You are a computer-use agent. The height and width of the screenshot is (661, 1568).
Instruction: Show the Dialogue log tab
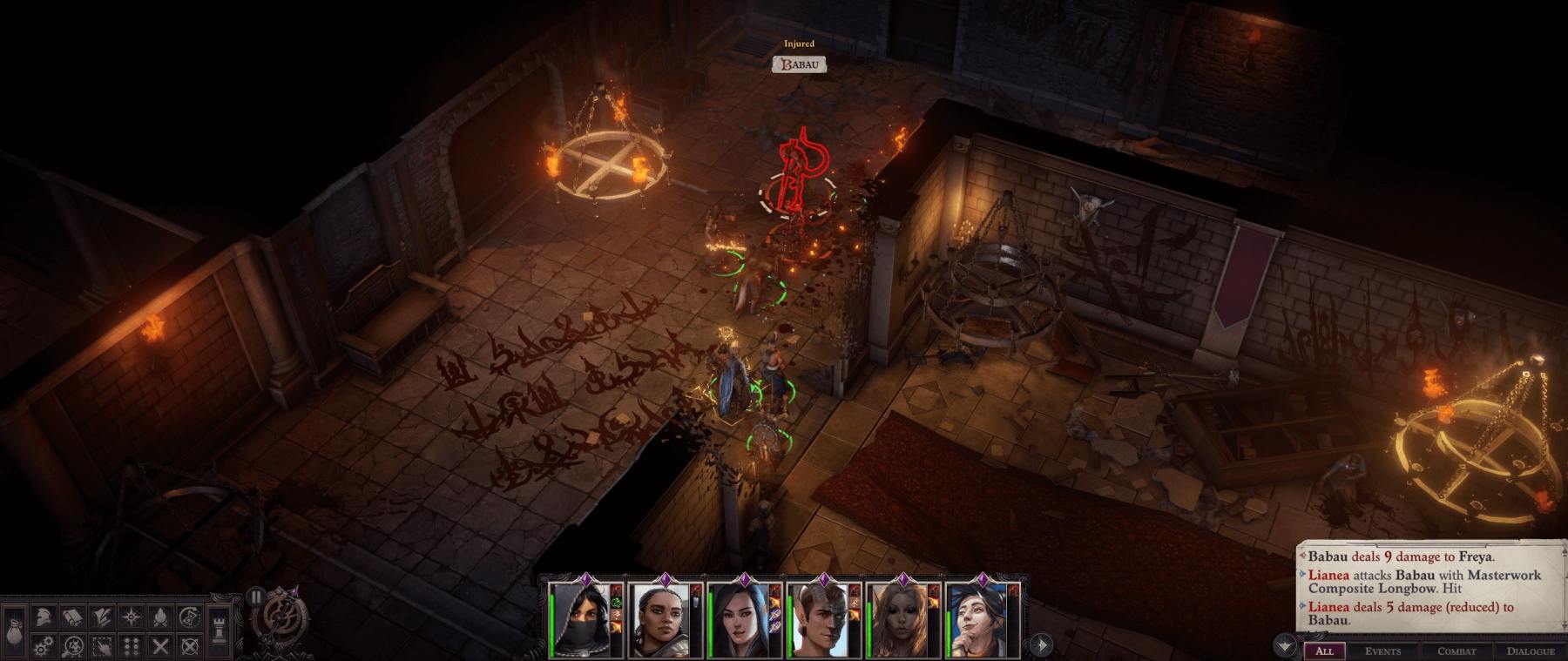coord(1531,651)
